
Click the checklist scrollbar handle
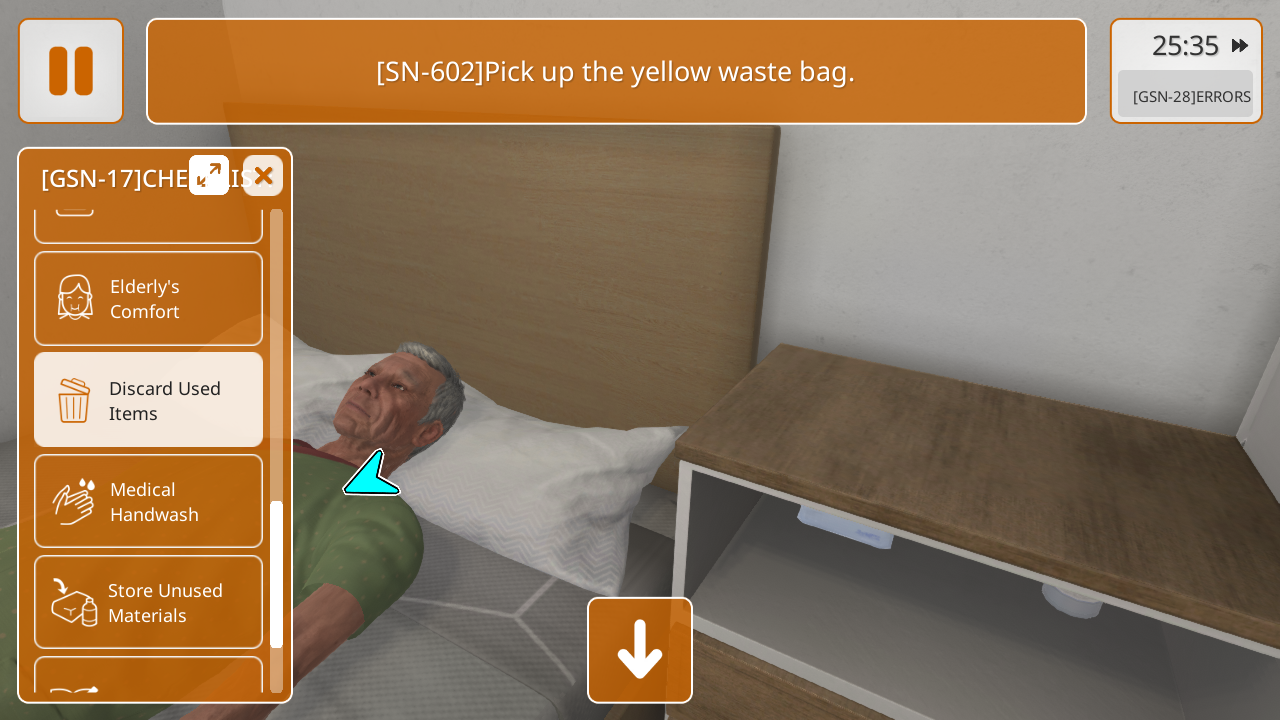[x=276, y=574]
